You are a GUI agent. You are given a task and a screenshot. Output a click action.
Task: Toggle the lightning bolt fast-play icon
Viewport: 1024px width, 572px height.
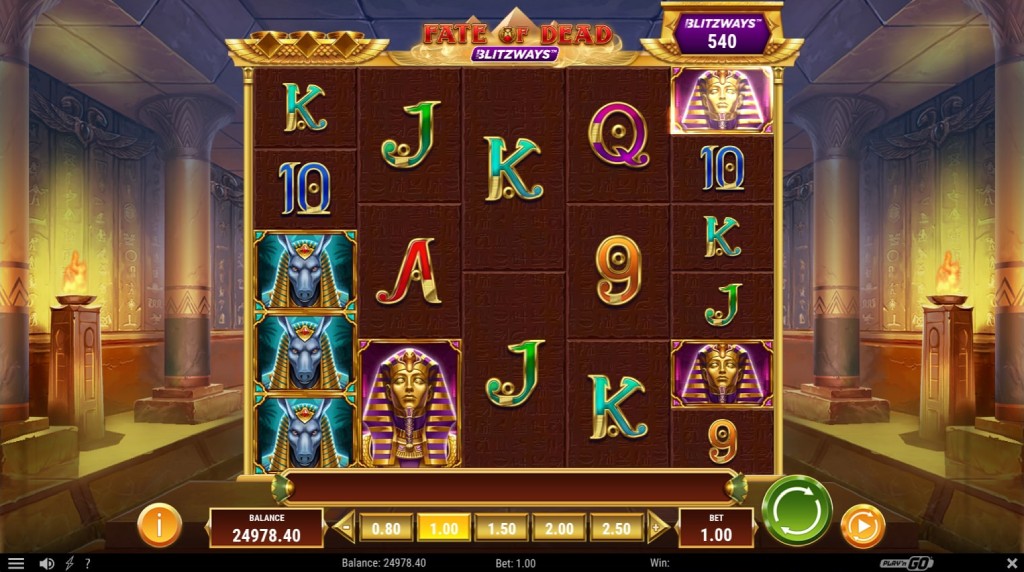coord(69,563)
